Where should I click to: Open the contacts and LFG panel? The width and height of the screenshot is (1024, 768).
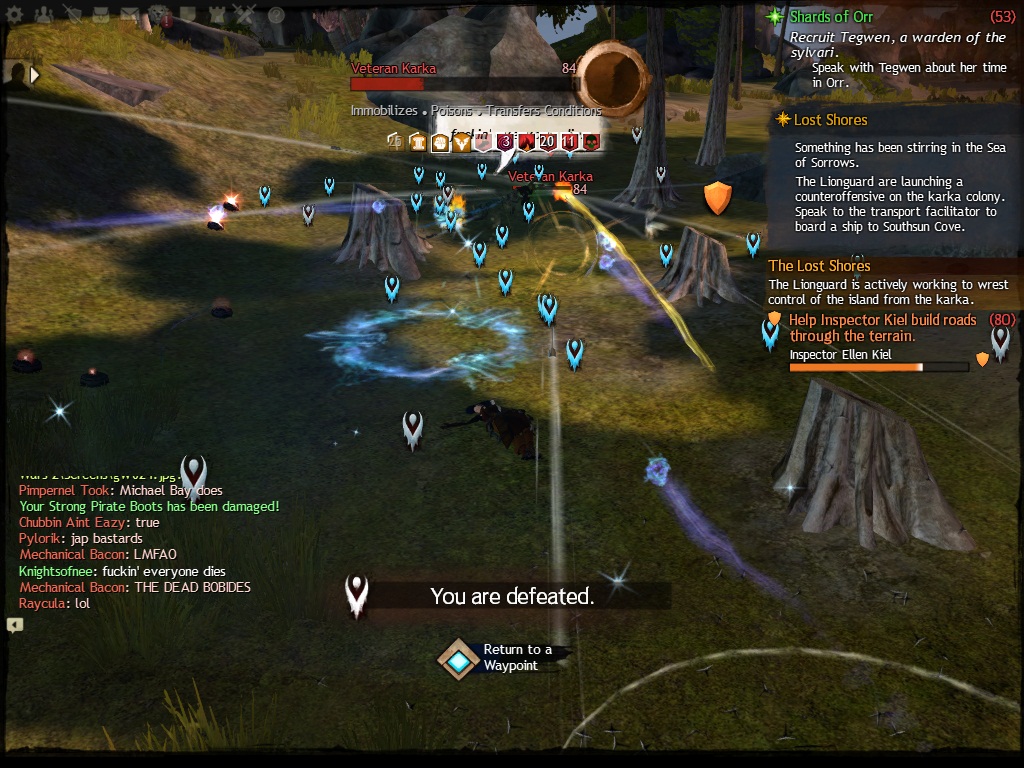tap(43, 15)
